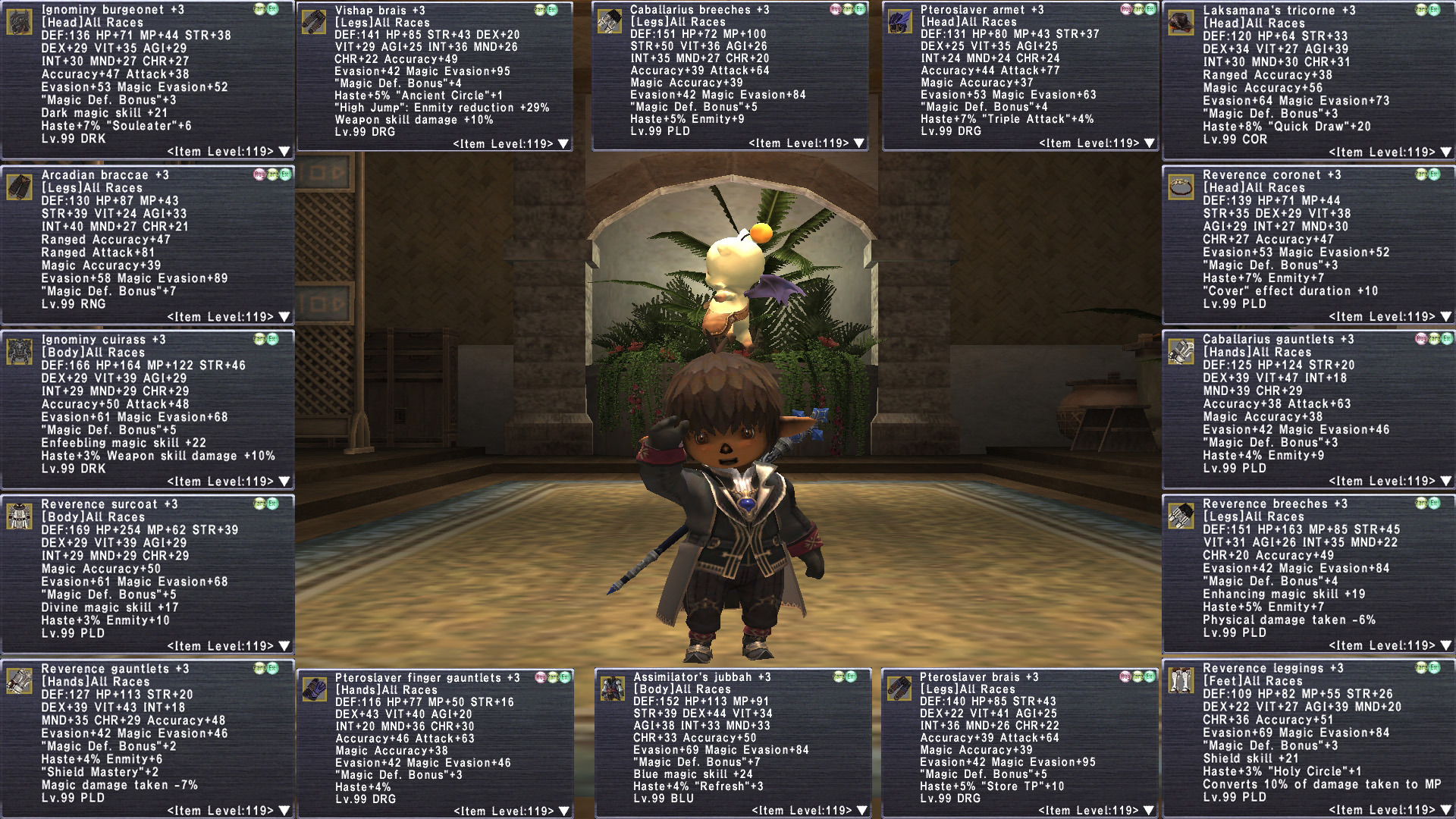Choose the Ignominy cuirass +3 armor icon
This screenshot has height=819, width=1456.
(x=20, y=352)
